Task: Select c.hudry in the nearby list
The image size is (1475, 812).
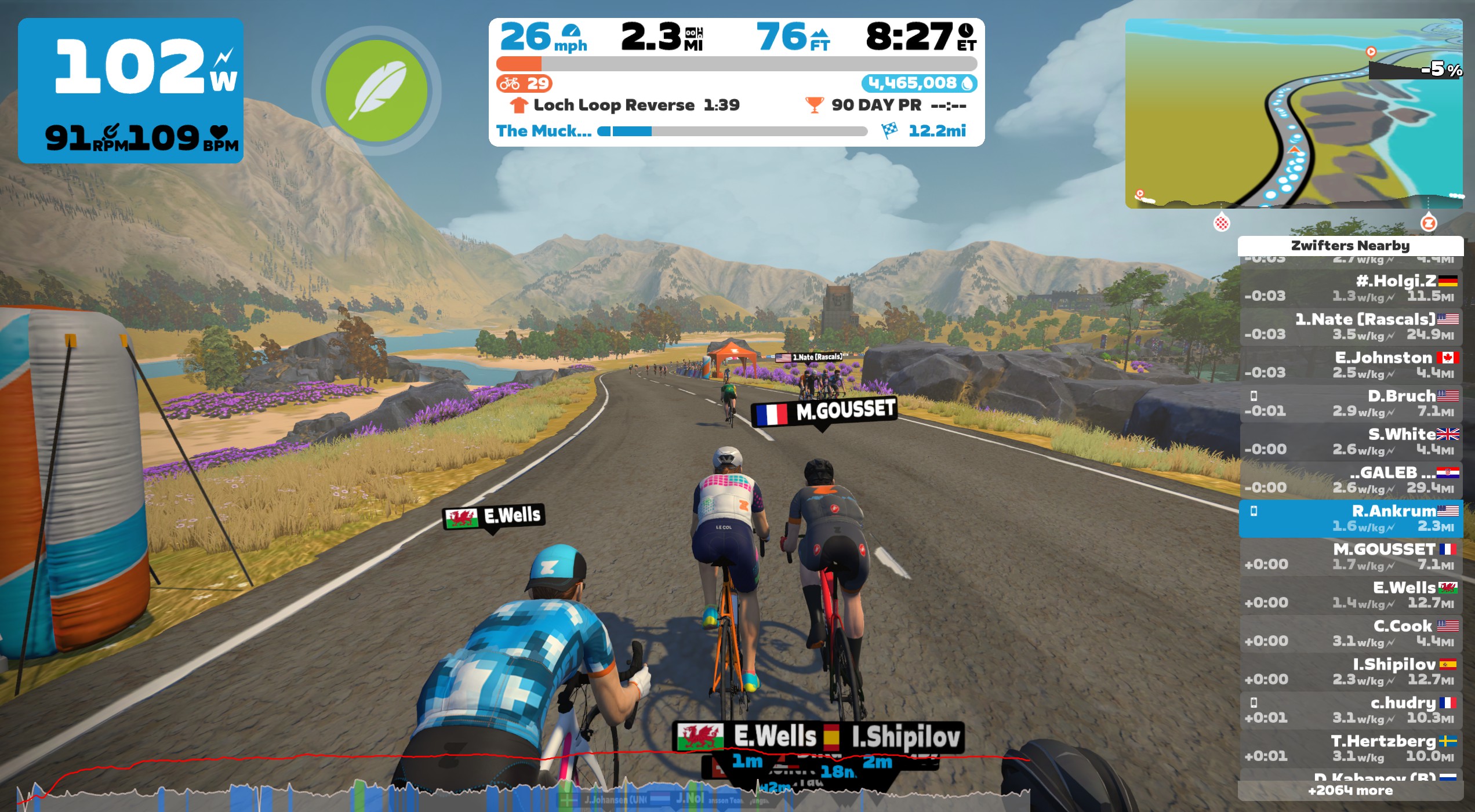Action: tap(1350, 709)
